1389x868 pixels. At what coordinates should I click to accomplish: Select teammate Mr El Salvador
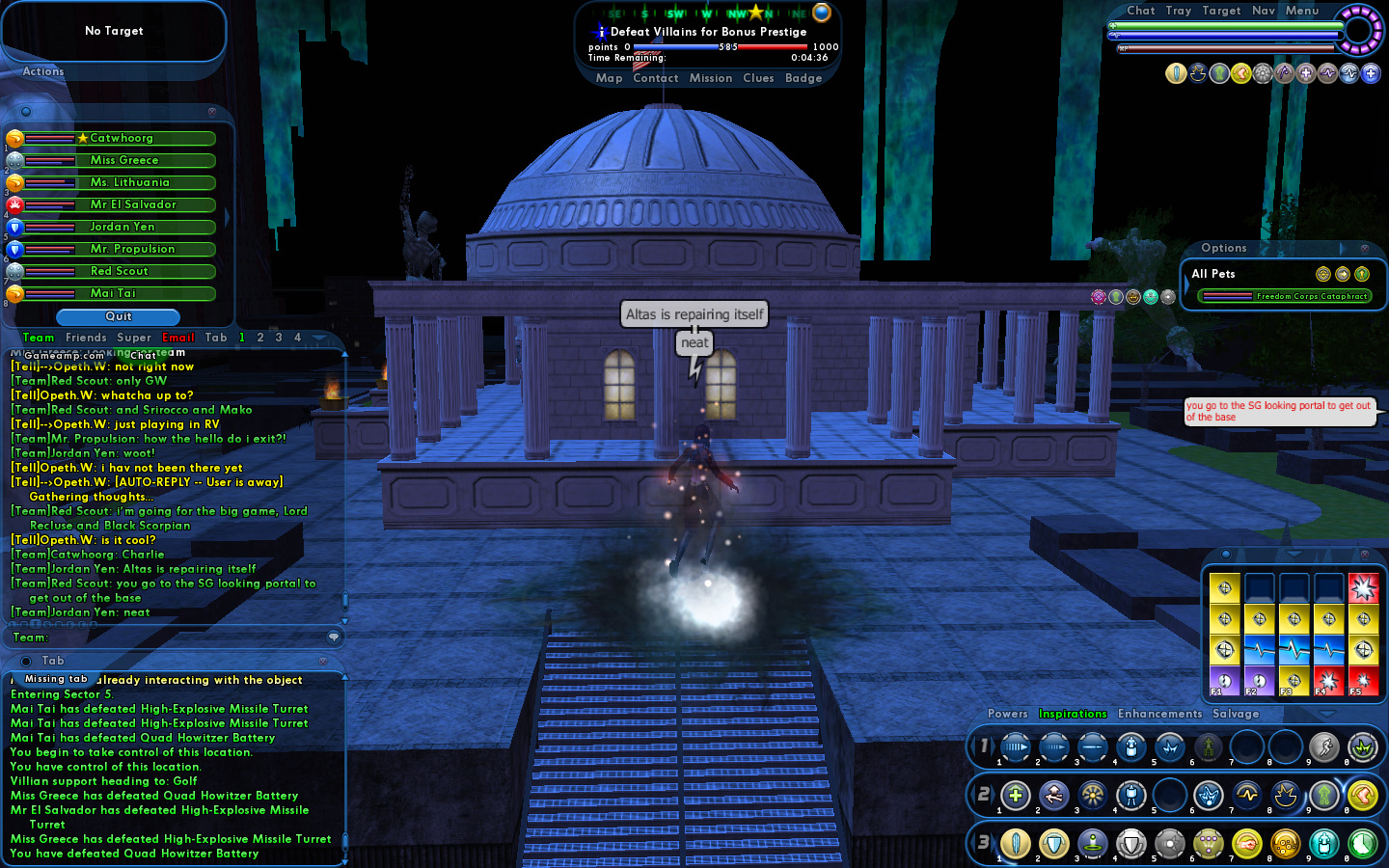pyautogui.click(x=133, y=204)
